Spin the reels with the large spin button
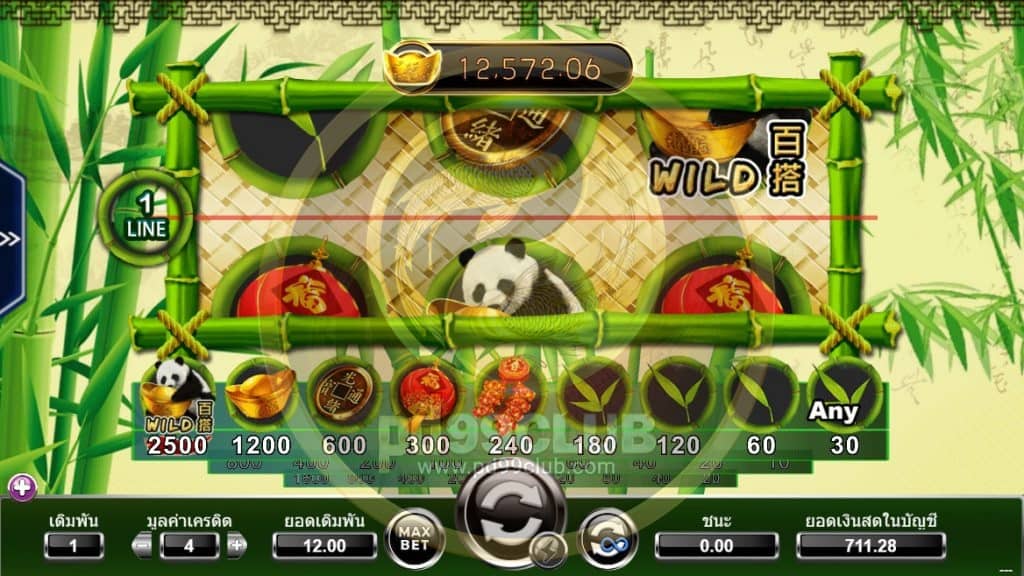Image resolution: width=1024 pixels, height=576 pixels. [x=510, y=507]
